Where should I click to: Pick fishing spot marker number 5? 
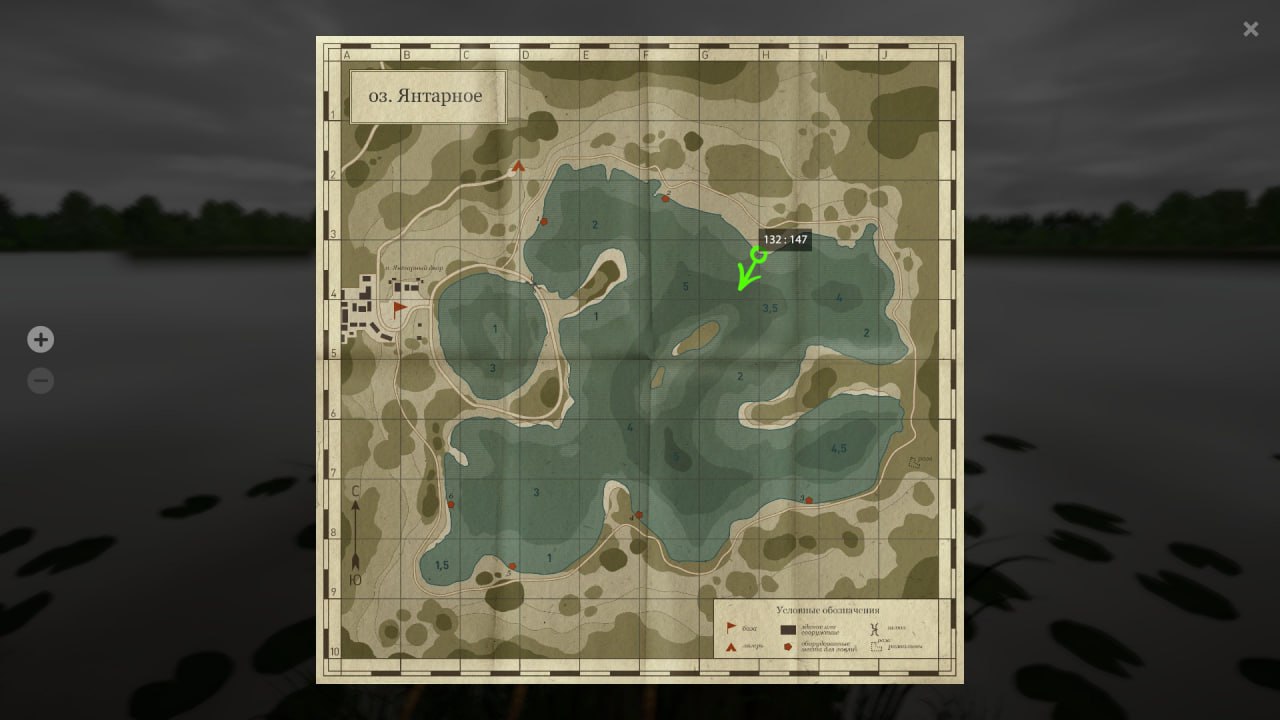512,567
